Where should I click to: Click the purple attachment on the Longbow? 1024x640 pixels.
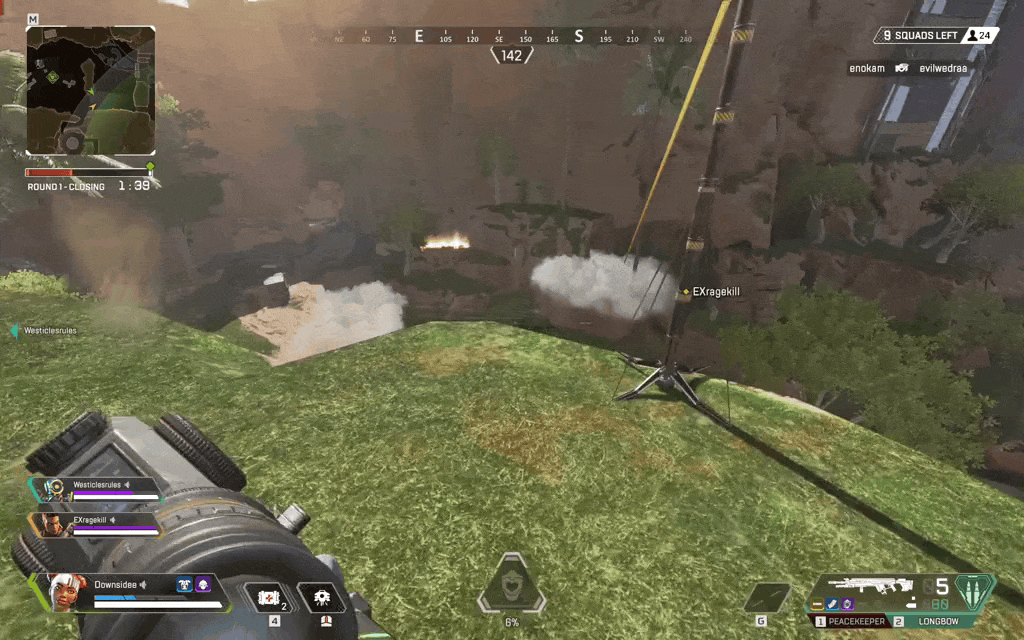[x=847, y=604]
